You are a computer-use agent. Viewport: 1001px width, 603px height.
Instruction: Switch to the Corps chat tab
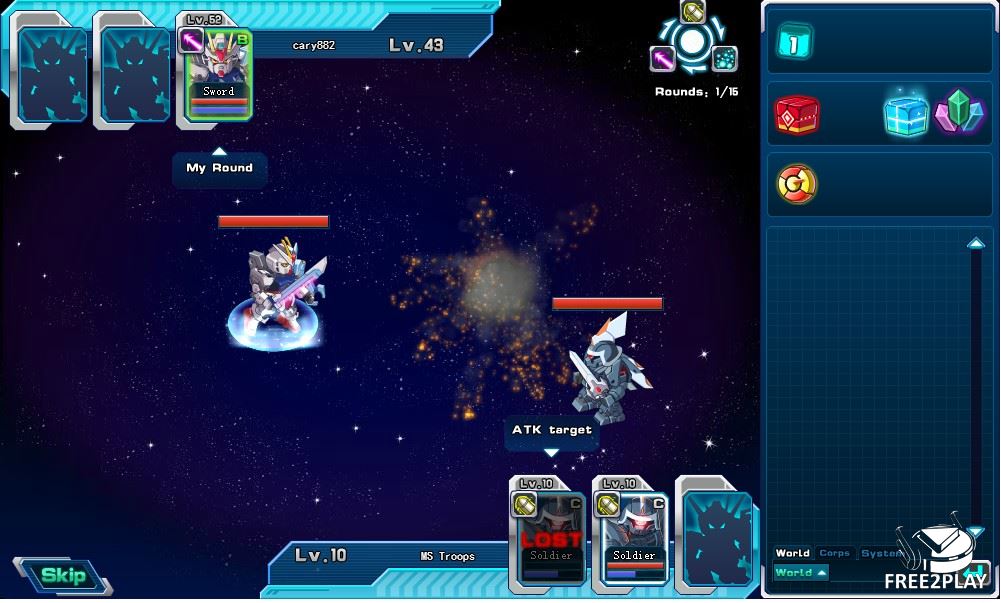834,553
